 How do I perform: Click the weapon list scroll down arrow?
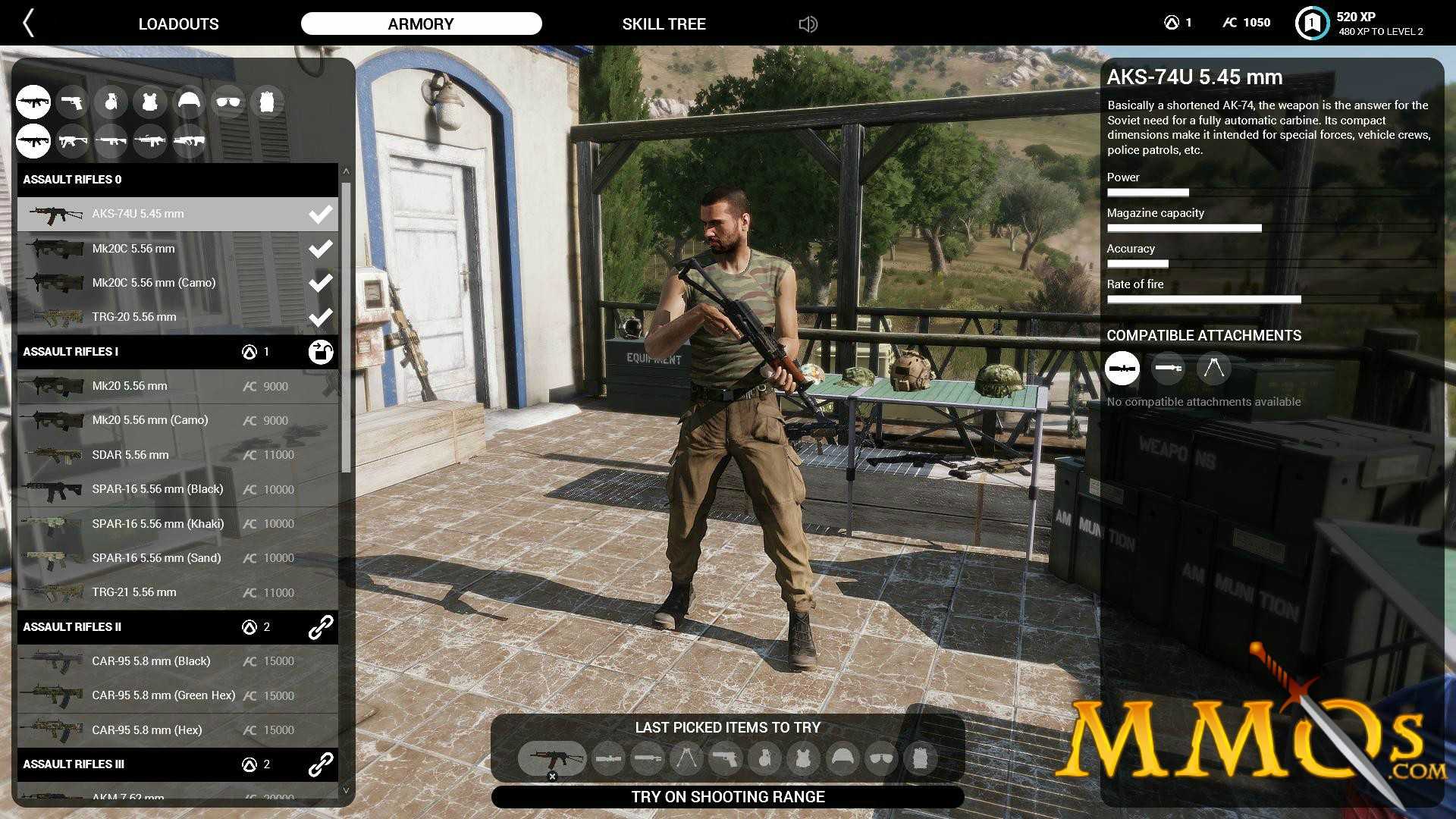[346, 790]
